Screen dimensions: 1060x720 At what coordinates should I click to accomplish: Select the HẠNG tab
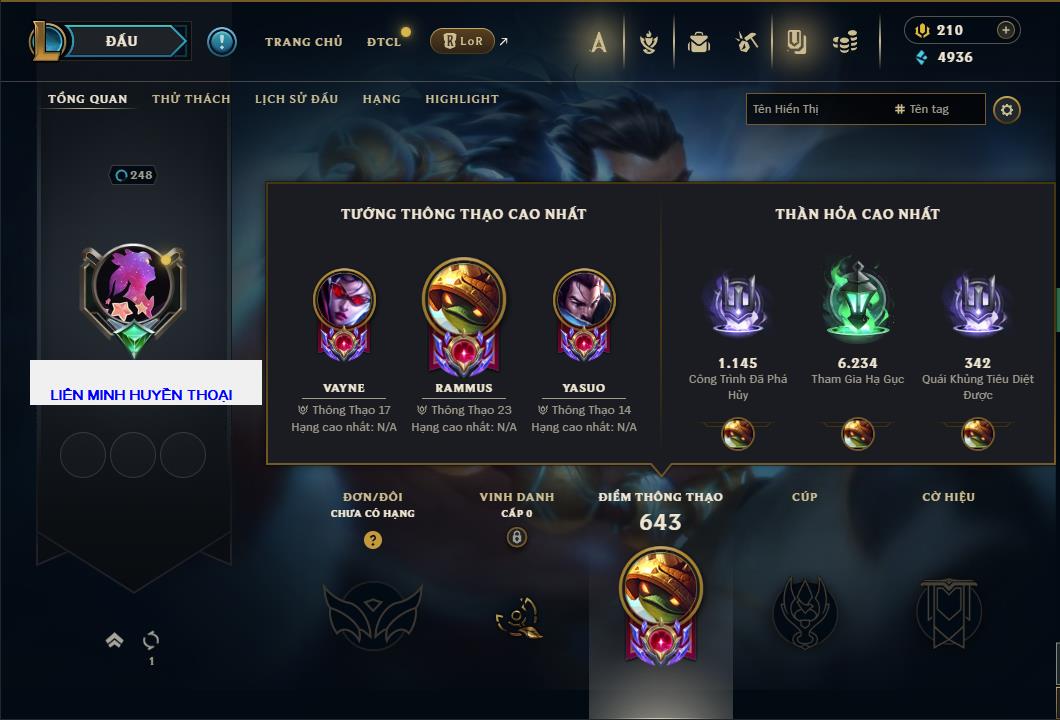[381, 99]
